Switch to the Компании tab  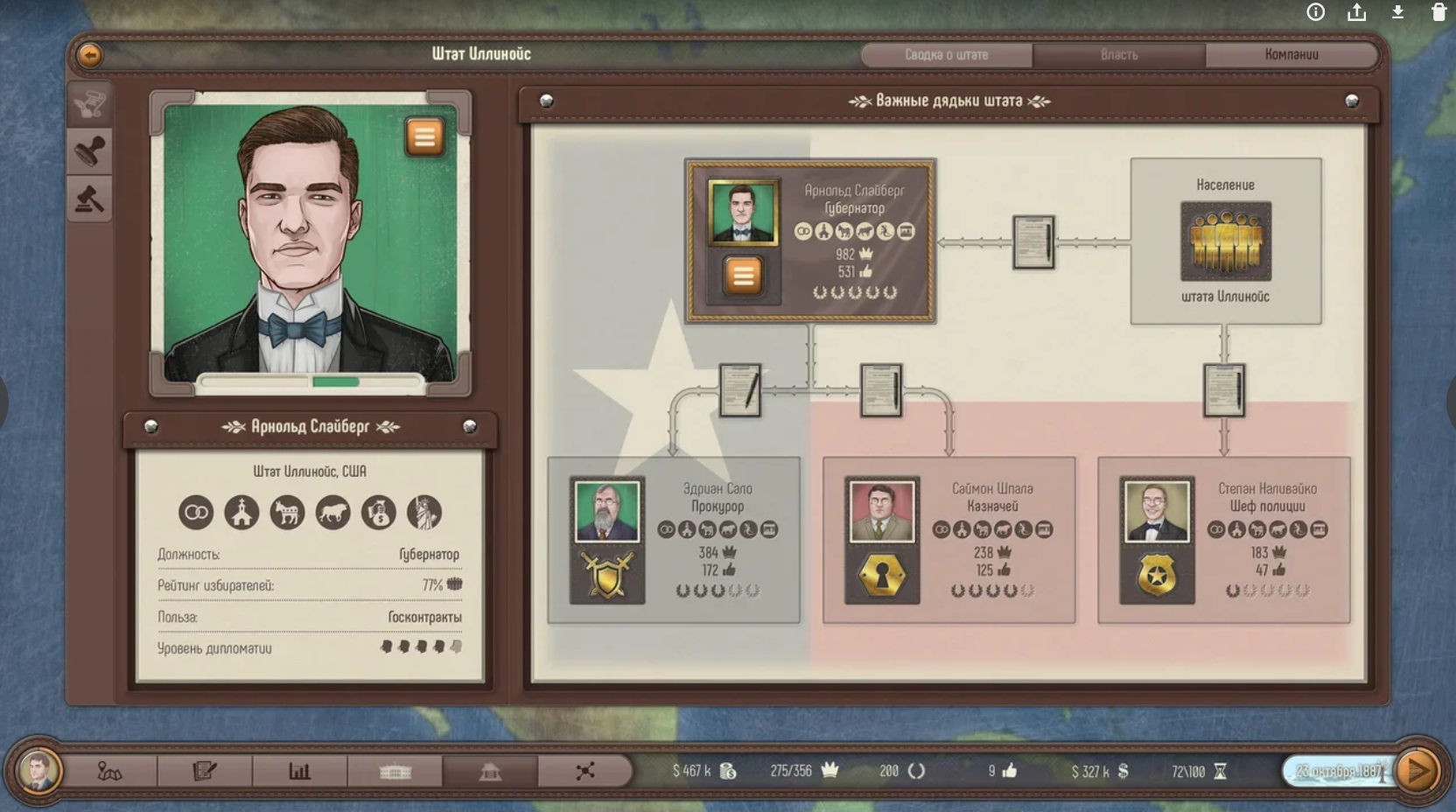tap(1292, 55)
